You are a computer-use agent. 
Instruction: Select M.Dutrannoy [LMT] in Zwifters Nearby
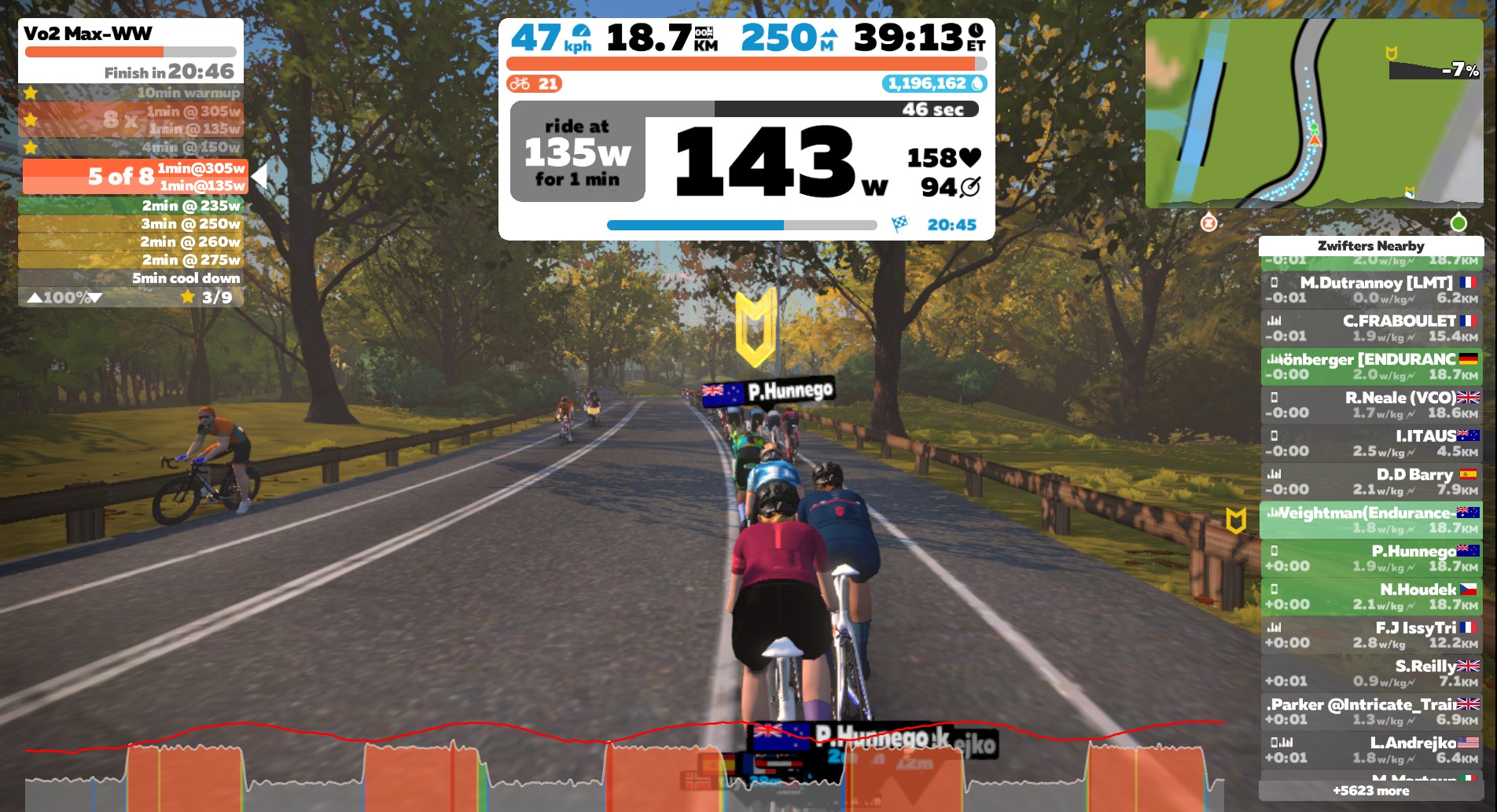1371,289
